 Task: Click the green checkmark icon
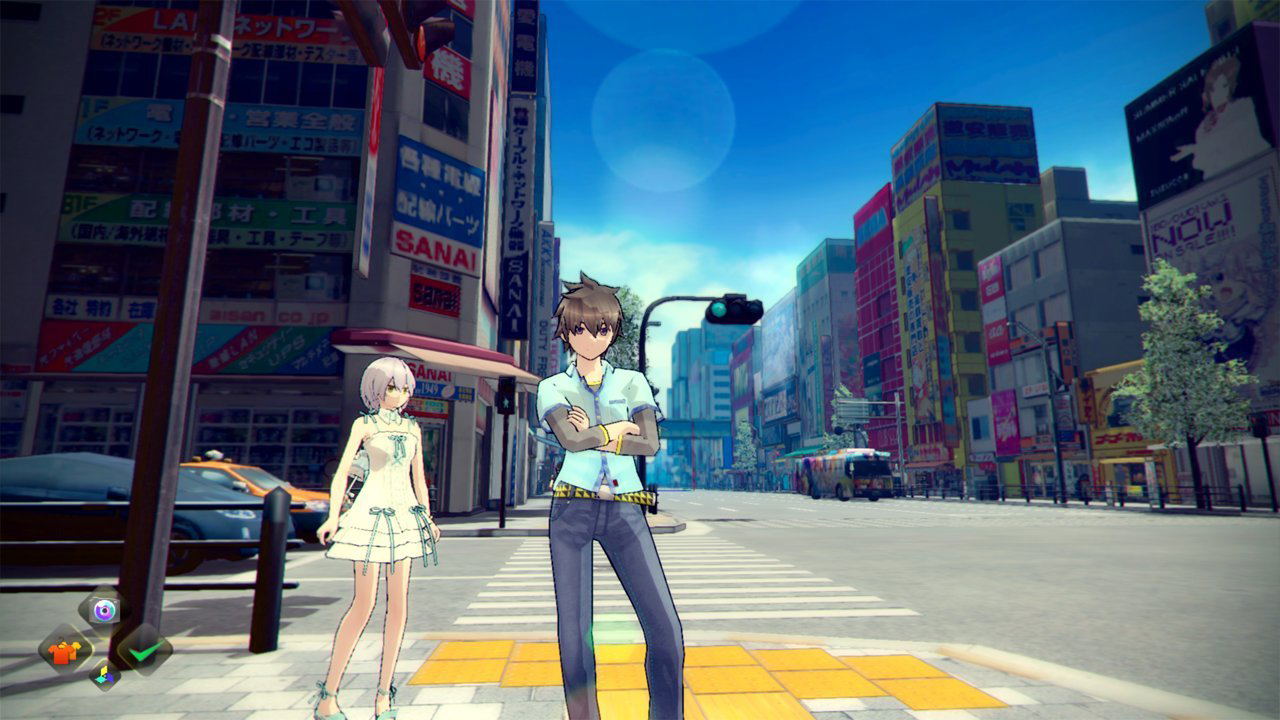[144, 650]
